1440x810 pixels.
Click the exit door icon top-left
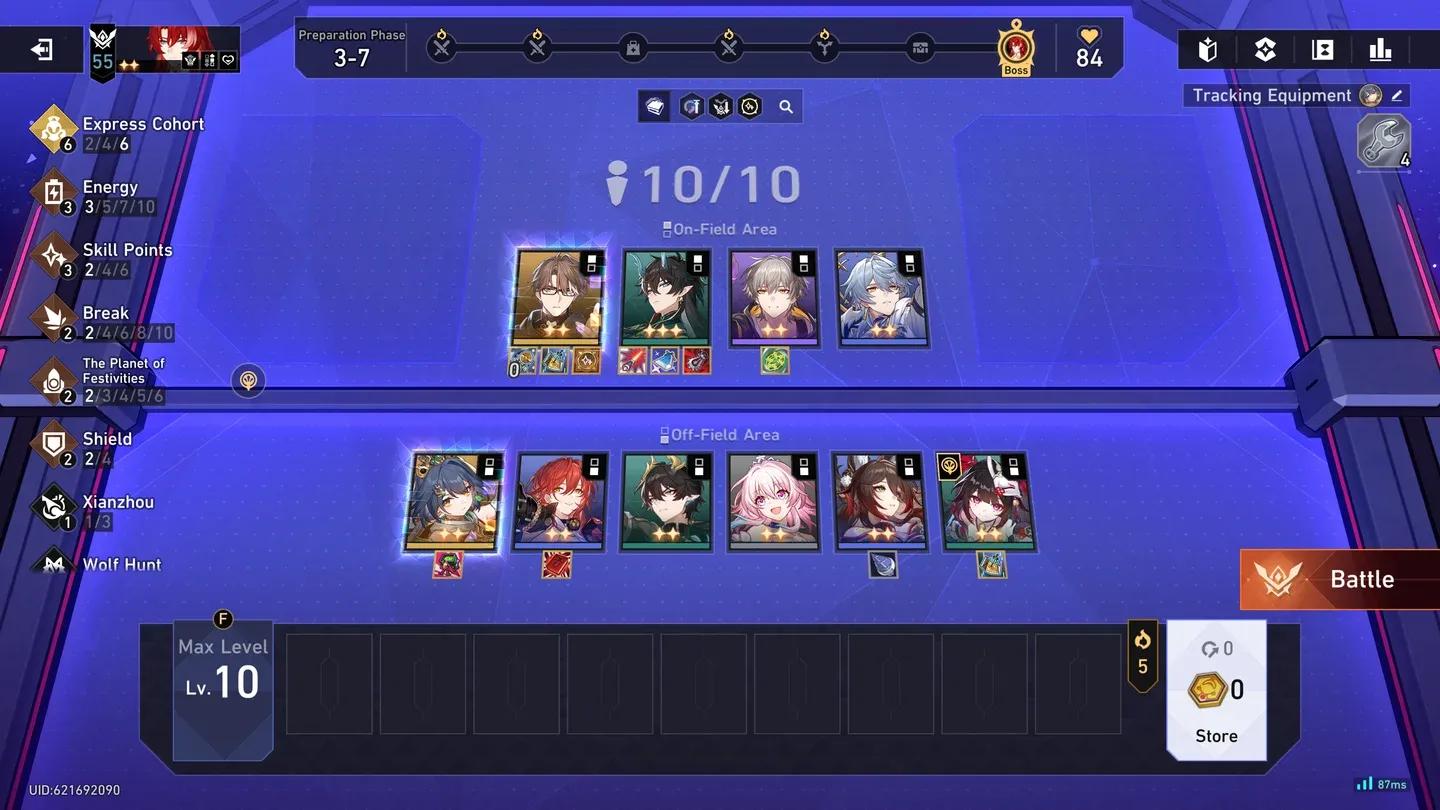(42, 48)
